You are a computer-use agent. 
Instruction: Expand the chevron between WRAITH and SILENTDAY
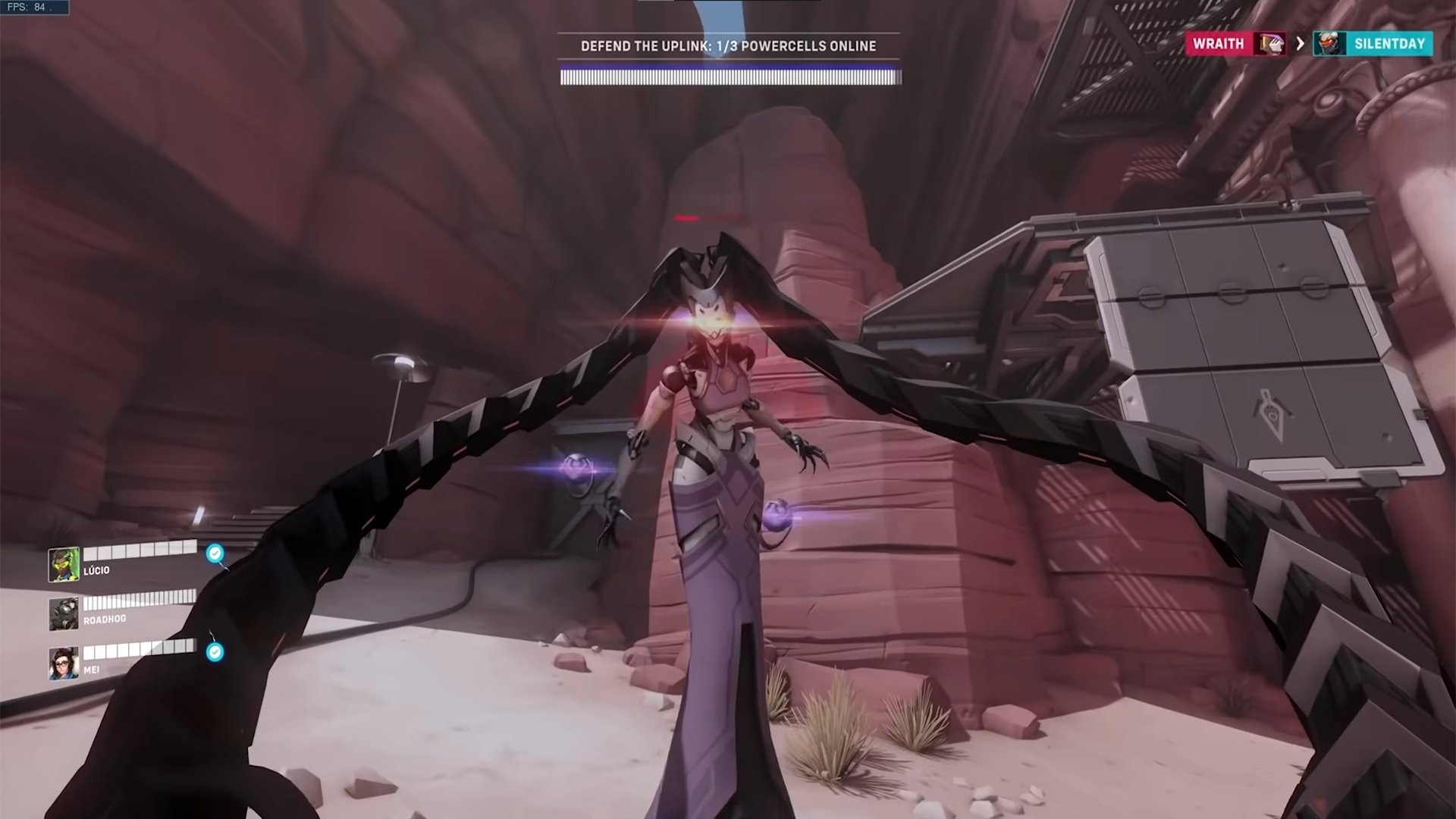(1298, 43)
